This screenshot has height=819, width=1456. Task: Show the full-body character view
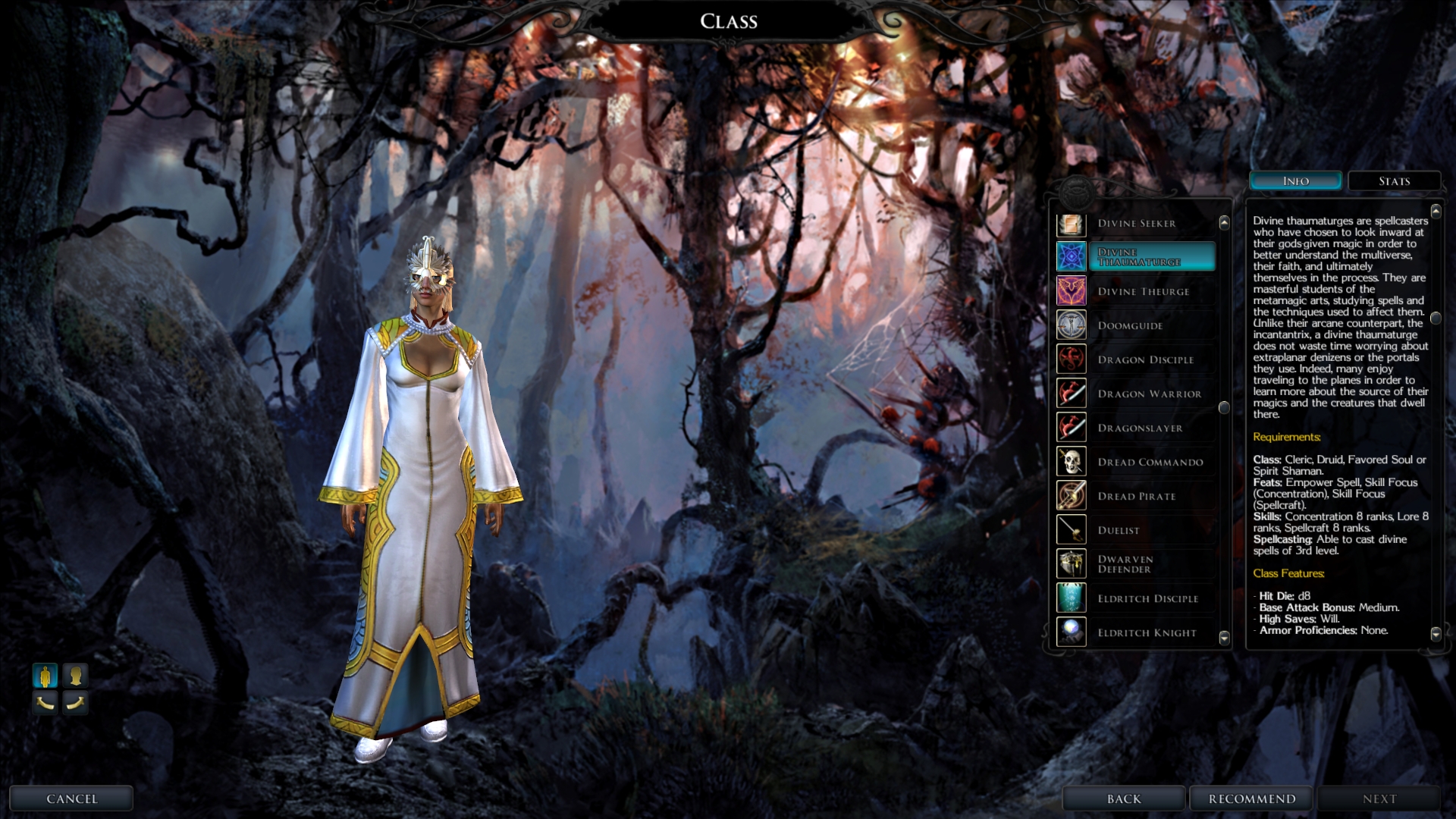click(x=45, y=675)
